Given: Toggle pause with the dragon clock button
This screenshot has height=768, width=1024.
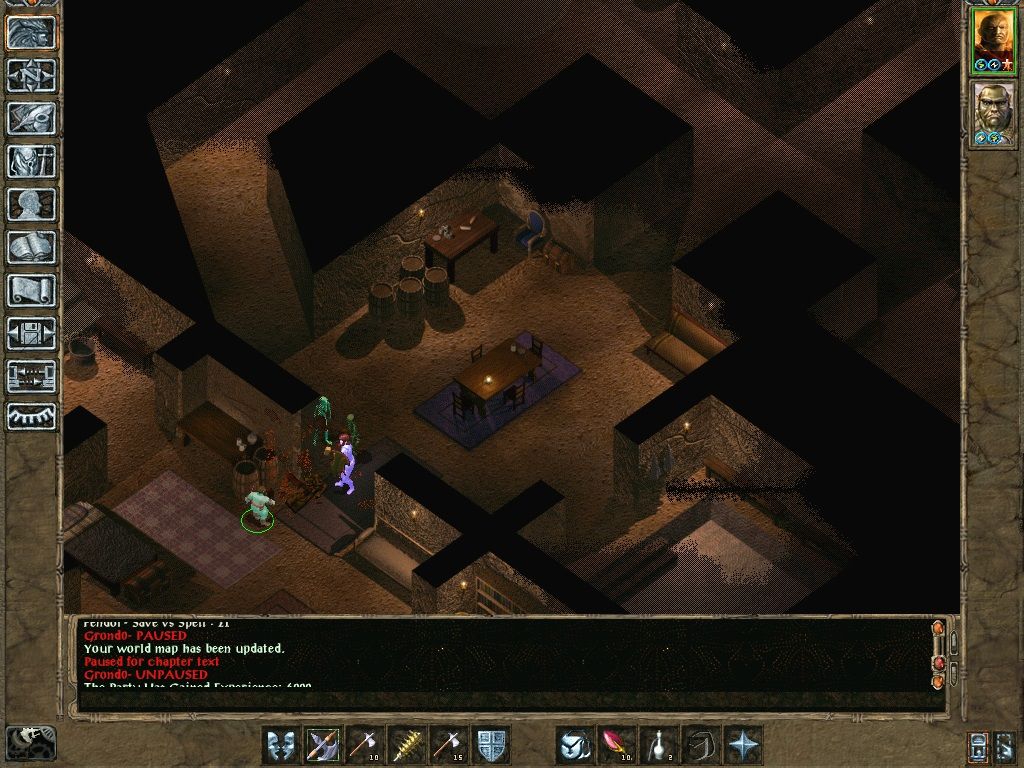Looking at the screenshot, I should 29,744.
